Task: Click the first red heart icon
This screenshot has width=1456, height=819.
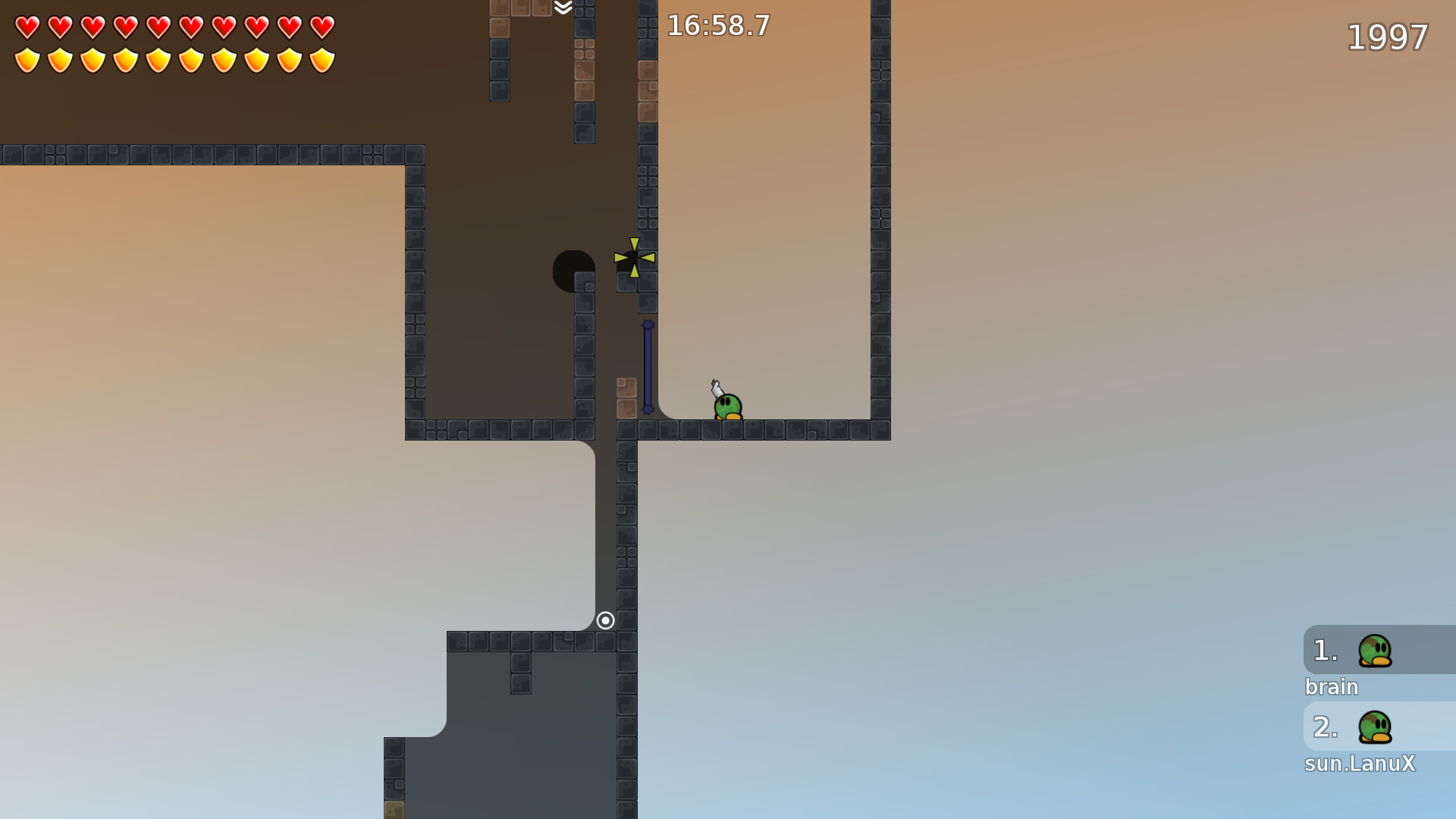Action: (26, 27)
